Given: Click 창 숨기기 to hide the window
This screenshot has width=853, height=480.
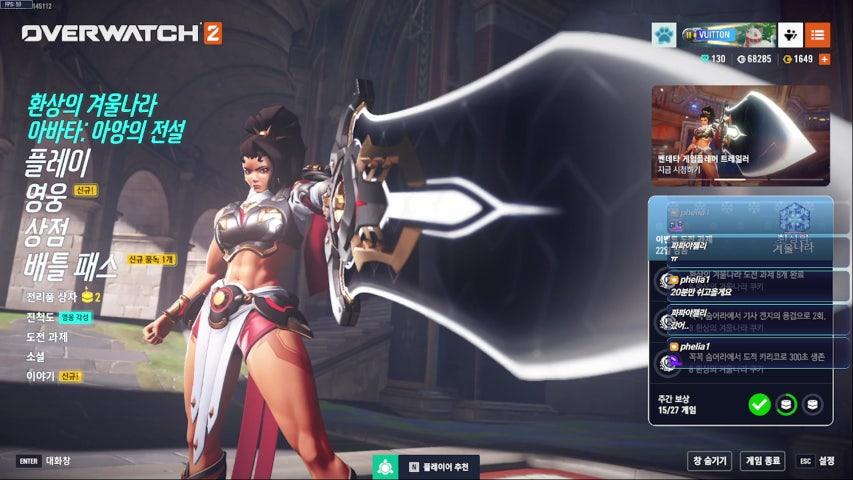Looking at the screenshot, I should (x=709, y=461).
